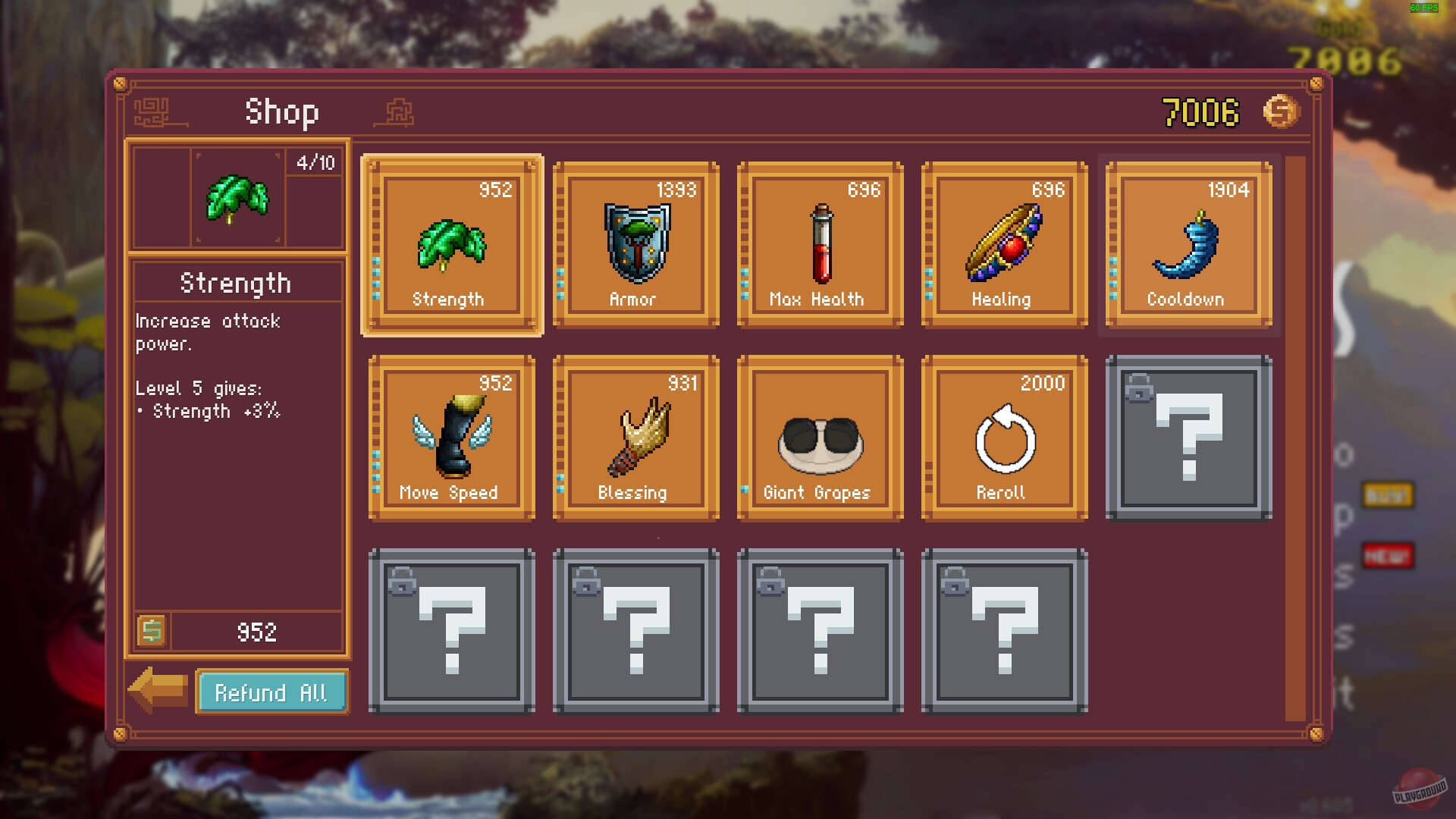The height and width of the screenshot is (819, 1456).
Task: Open the last locked slot in bottom row
Action: pyautogui.click(x=1003, y=631)
